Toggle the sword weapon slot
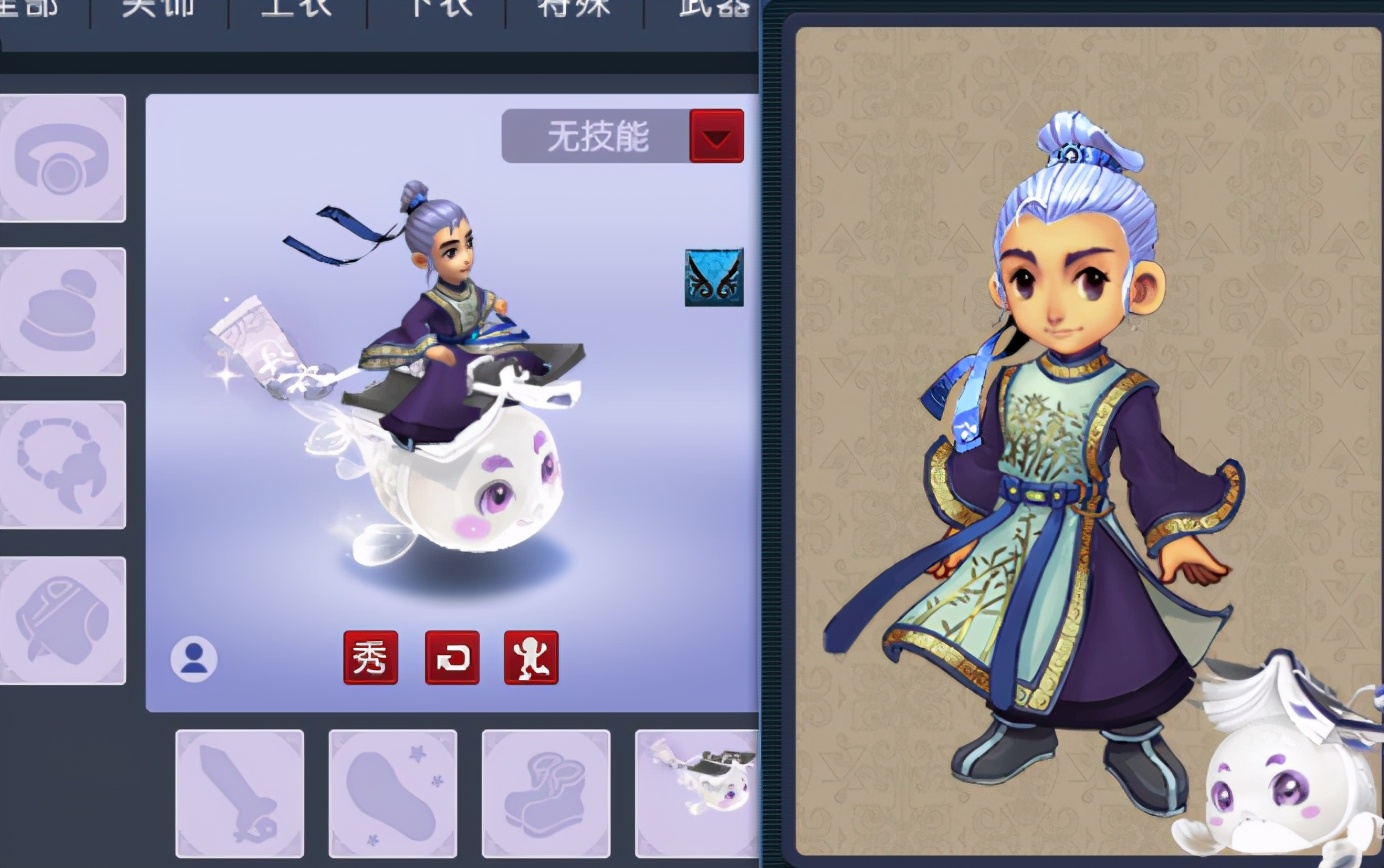The image size is (1384, 868). [x=240, y=792]
